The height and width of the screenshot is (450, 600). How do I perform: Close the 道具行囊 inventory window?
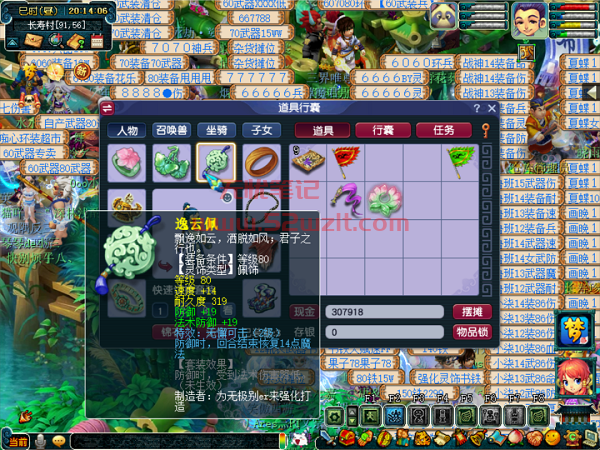[492, 108]
